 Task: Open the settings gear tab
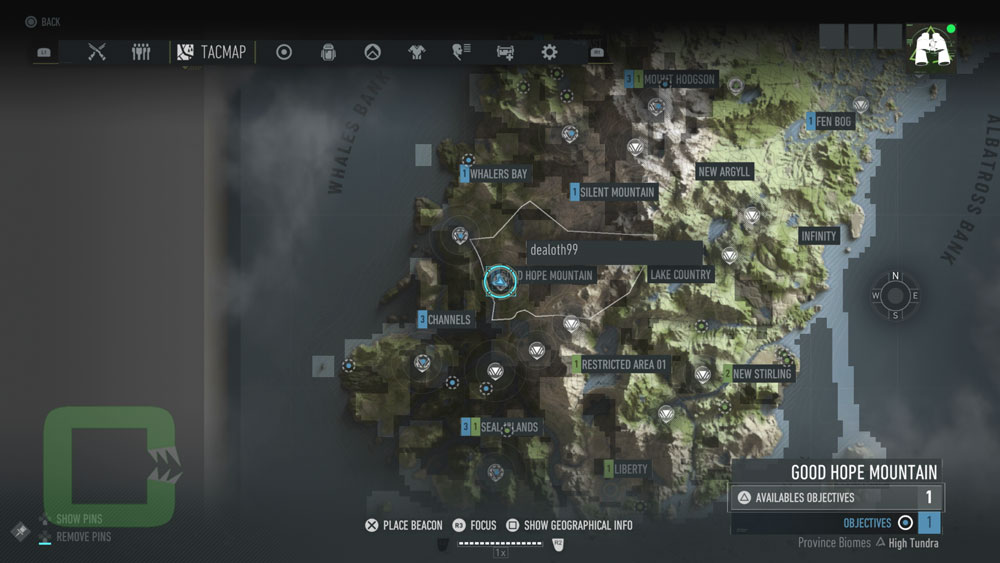pyautogui.click(x=549, y=52)
